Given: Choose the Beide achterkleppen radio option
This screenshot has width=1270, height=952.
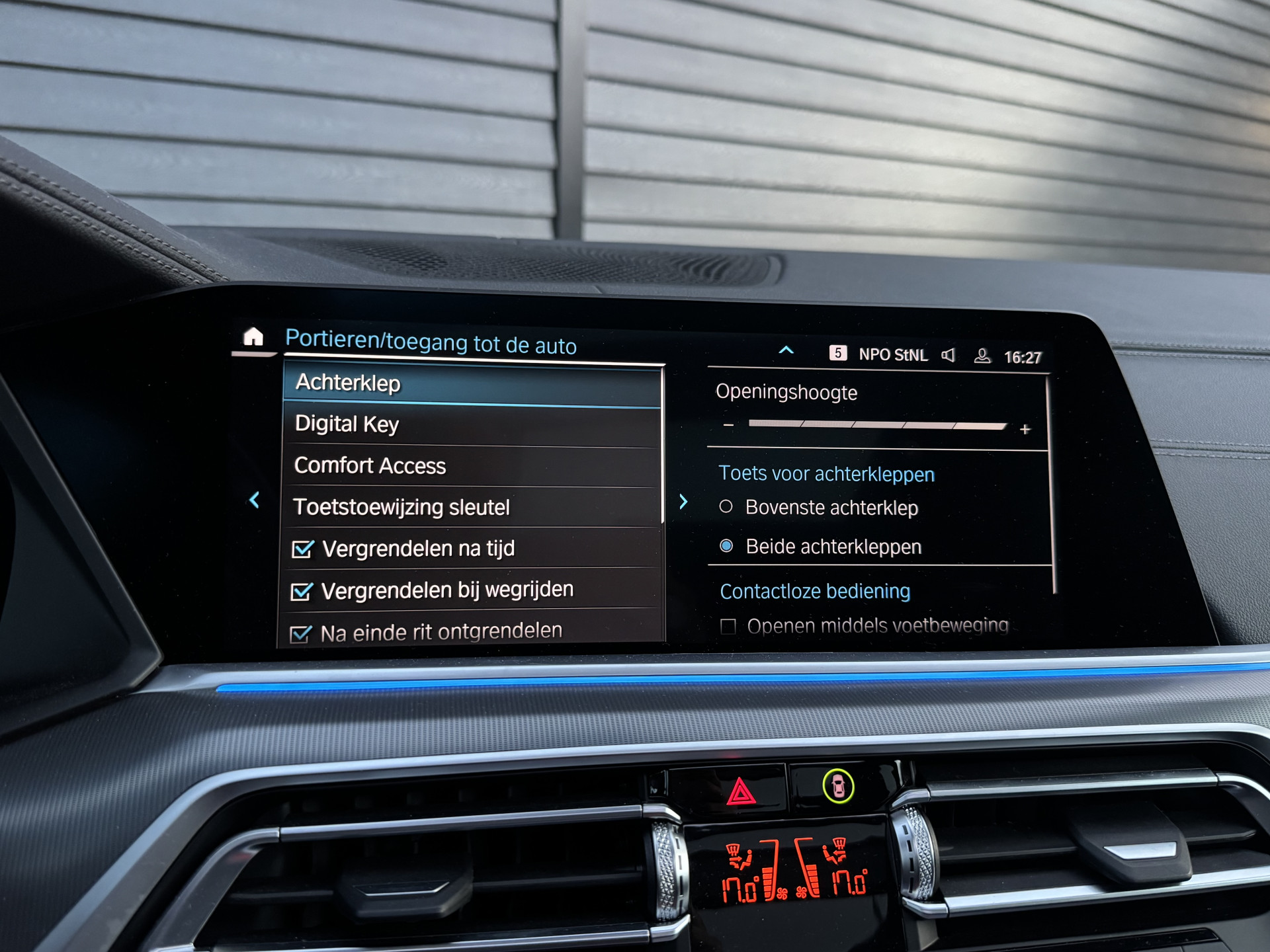Looking at the screenshot, I should coord(726,546).
